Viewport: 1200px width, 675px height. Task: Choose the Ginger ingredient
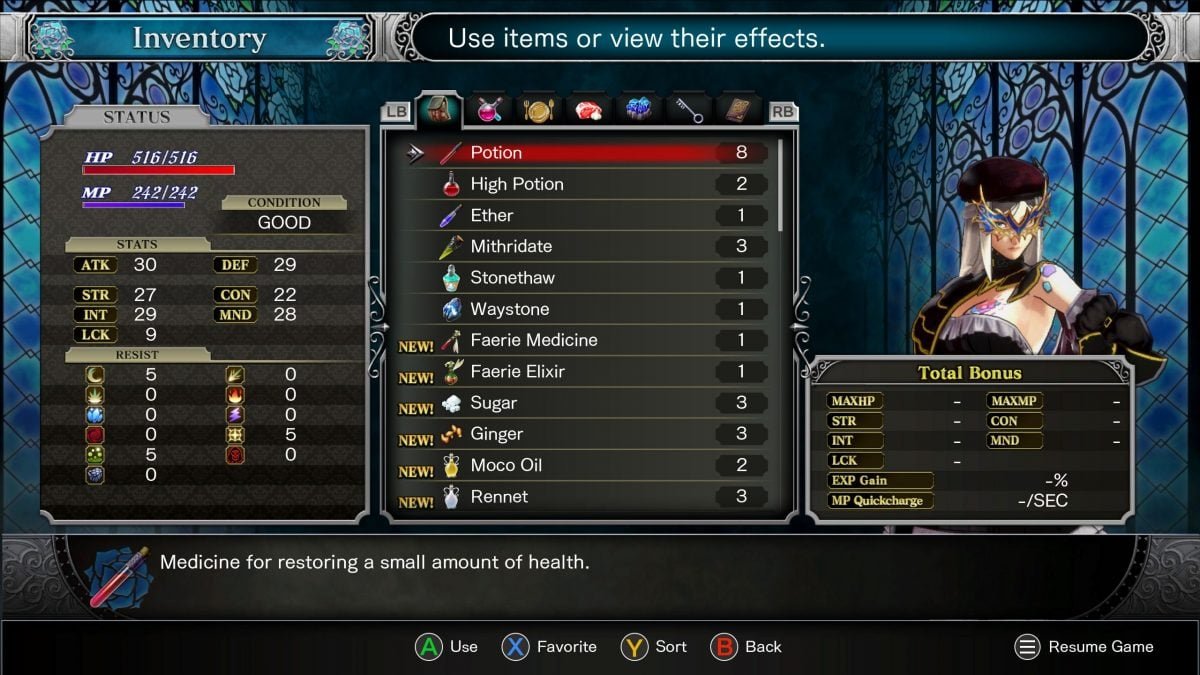[590, 434]
